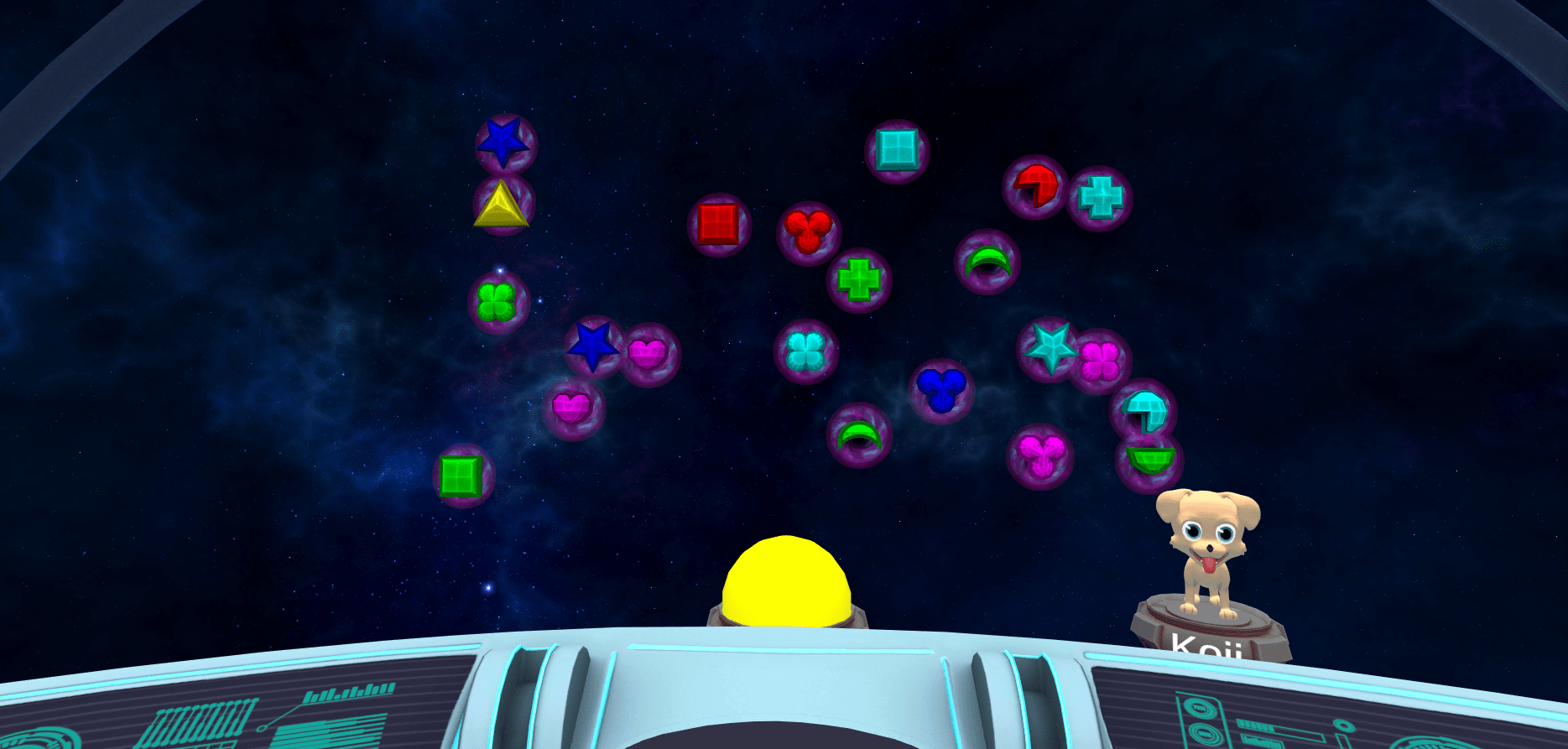Pick the magenta three-lobed clover bubble
Viewport: 1568px width, 749px height.
[x=1040, y=456]
